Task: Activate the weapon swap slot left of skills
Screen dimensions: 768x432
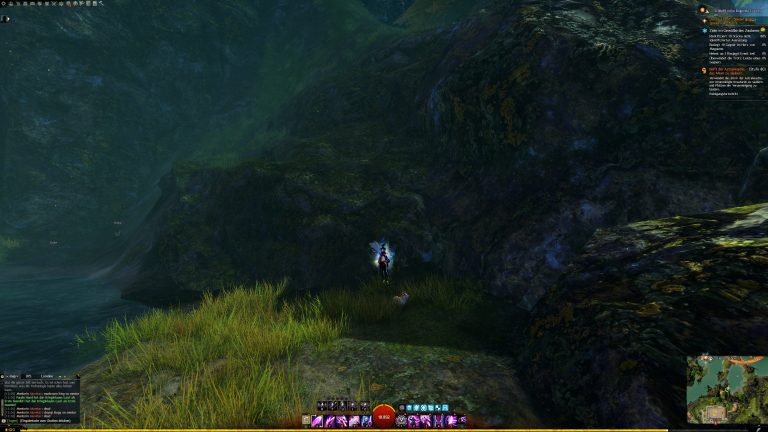Action: [x=306, y=421]
